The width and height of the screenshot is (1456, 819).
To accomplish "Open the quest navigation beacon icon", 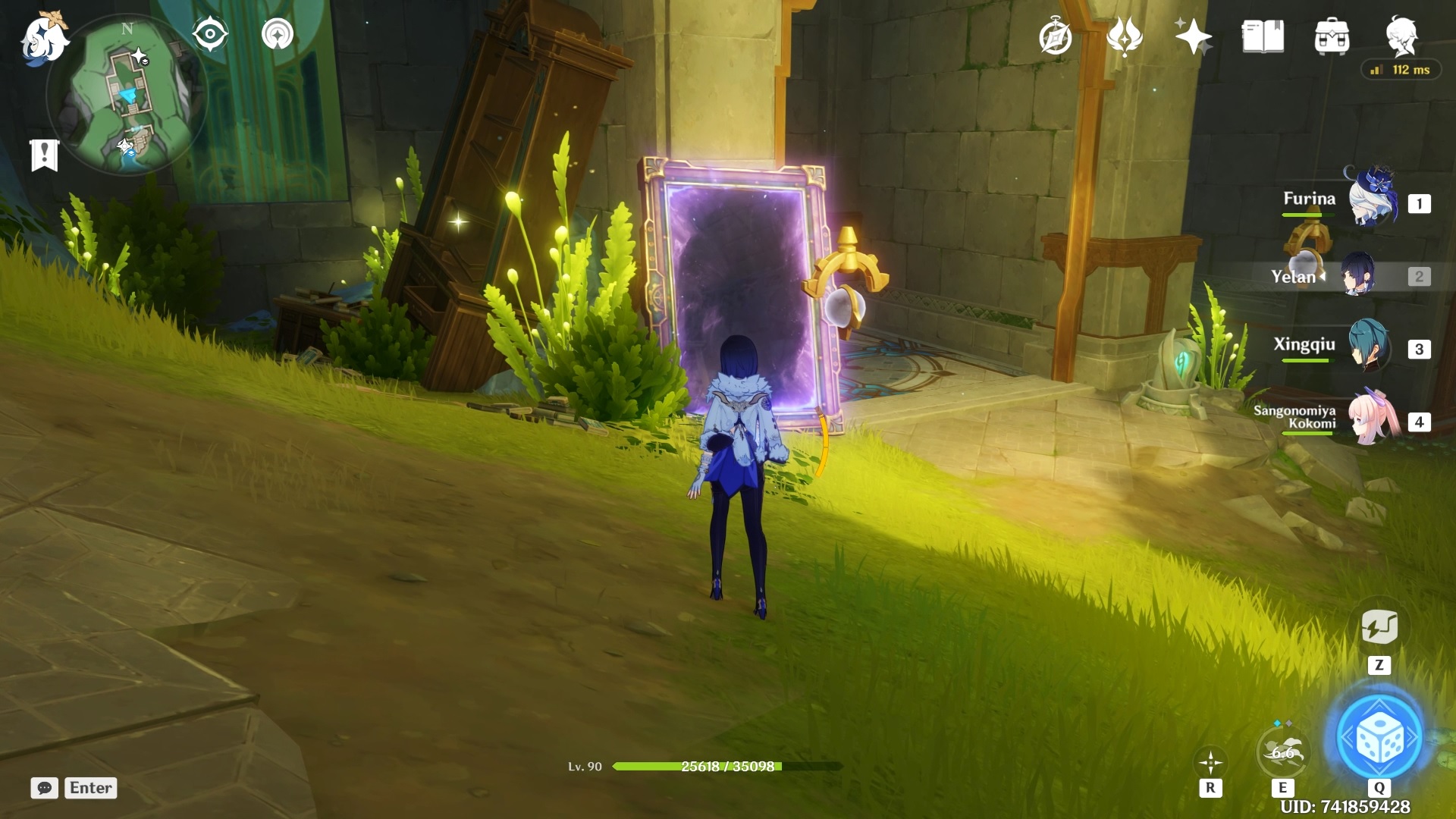I will (x=278, y=35).
